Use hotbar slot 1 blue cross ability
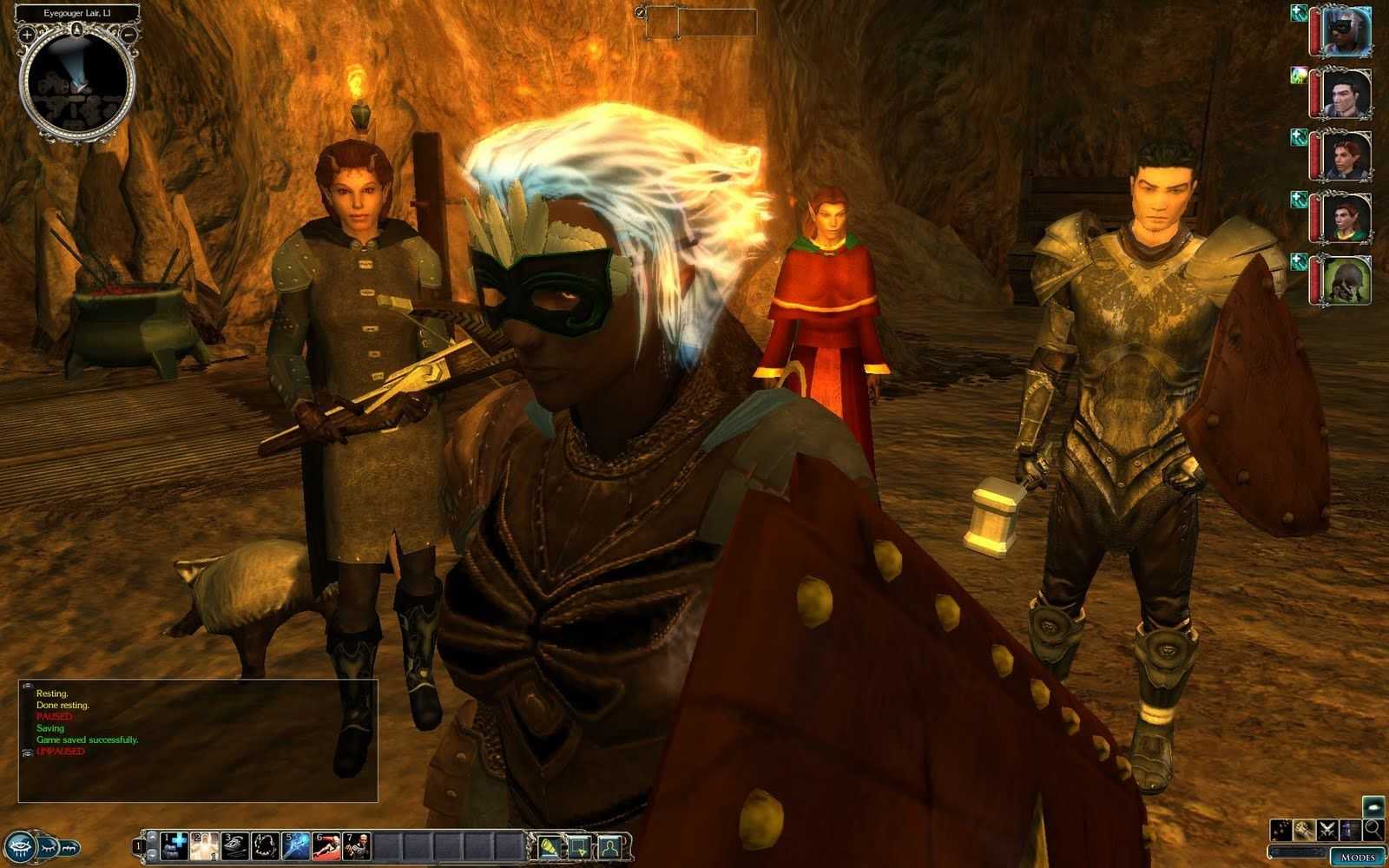Viewport: 1389px width, 868px height. (175, 845)
